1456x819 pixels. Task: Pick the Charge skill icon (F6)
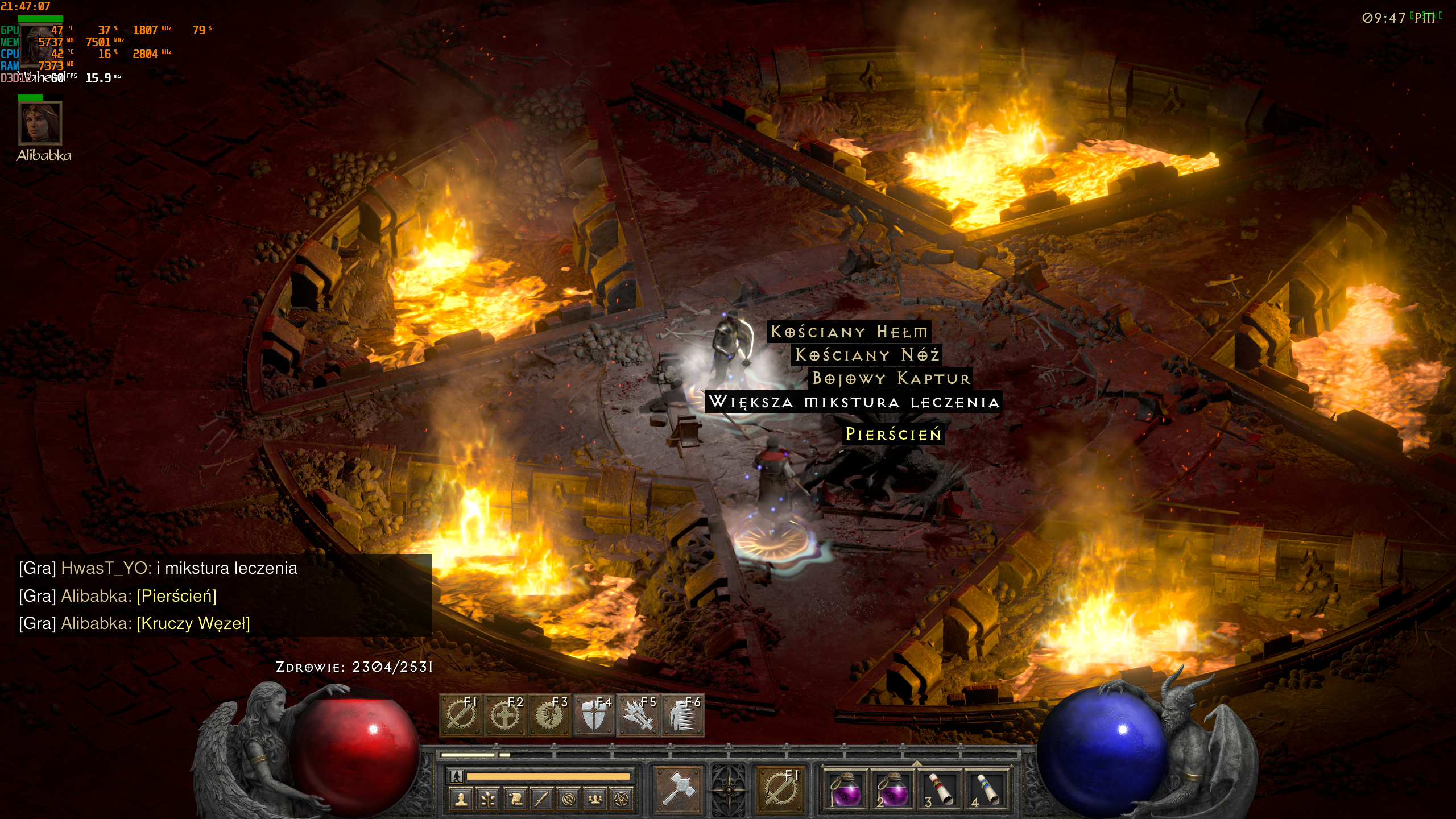(682, 715)
